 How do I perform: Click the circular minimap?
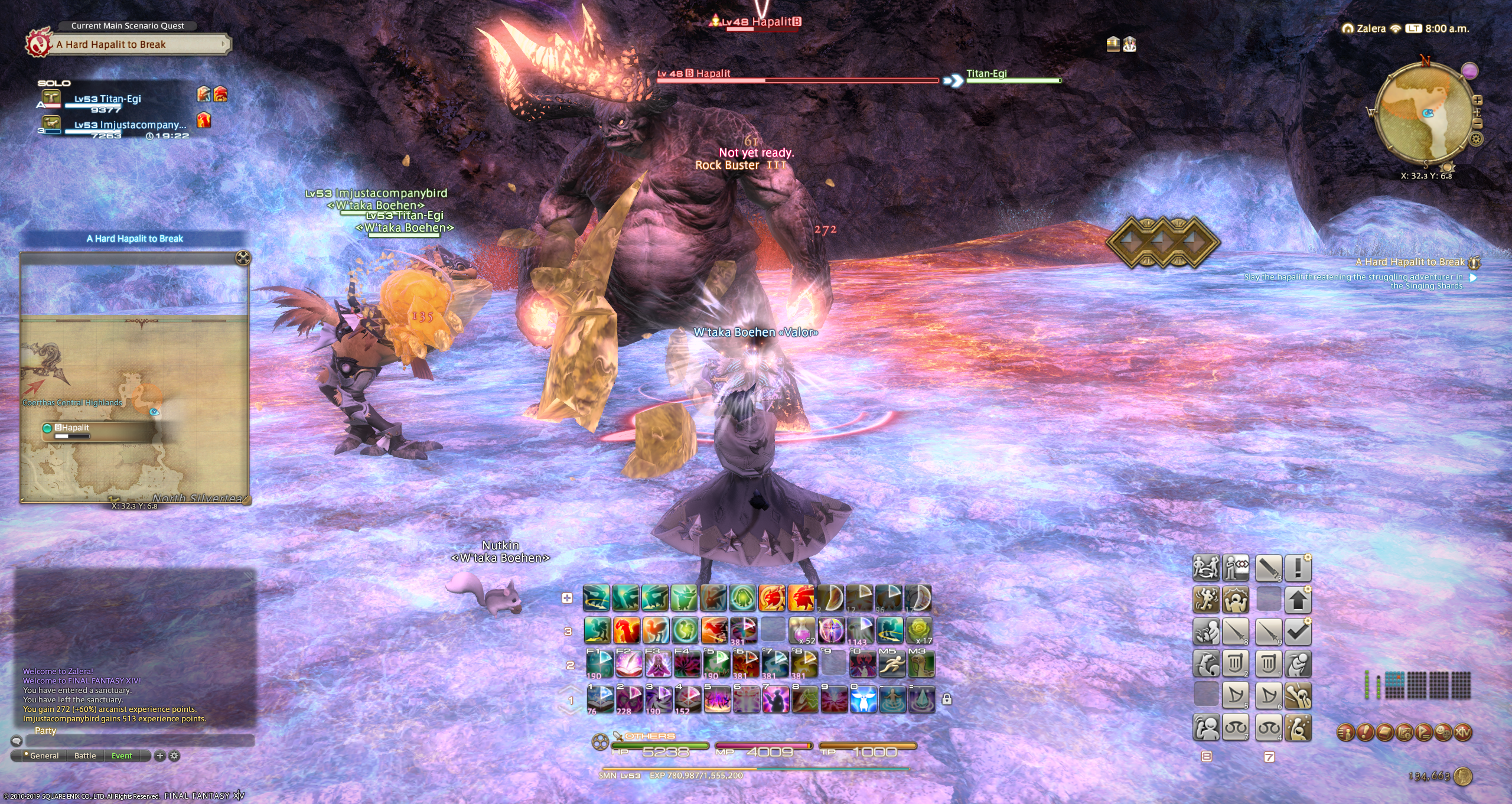tap(1425, 113)
